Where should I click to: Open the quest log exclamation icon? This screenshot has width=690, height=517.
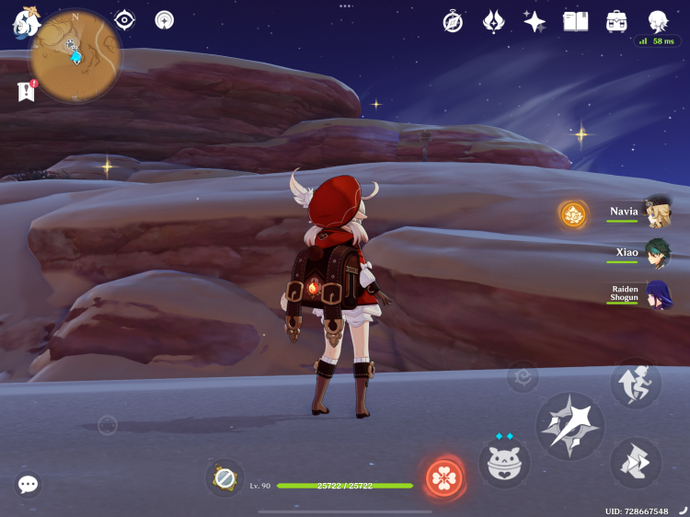27,92
